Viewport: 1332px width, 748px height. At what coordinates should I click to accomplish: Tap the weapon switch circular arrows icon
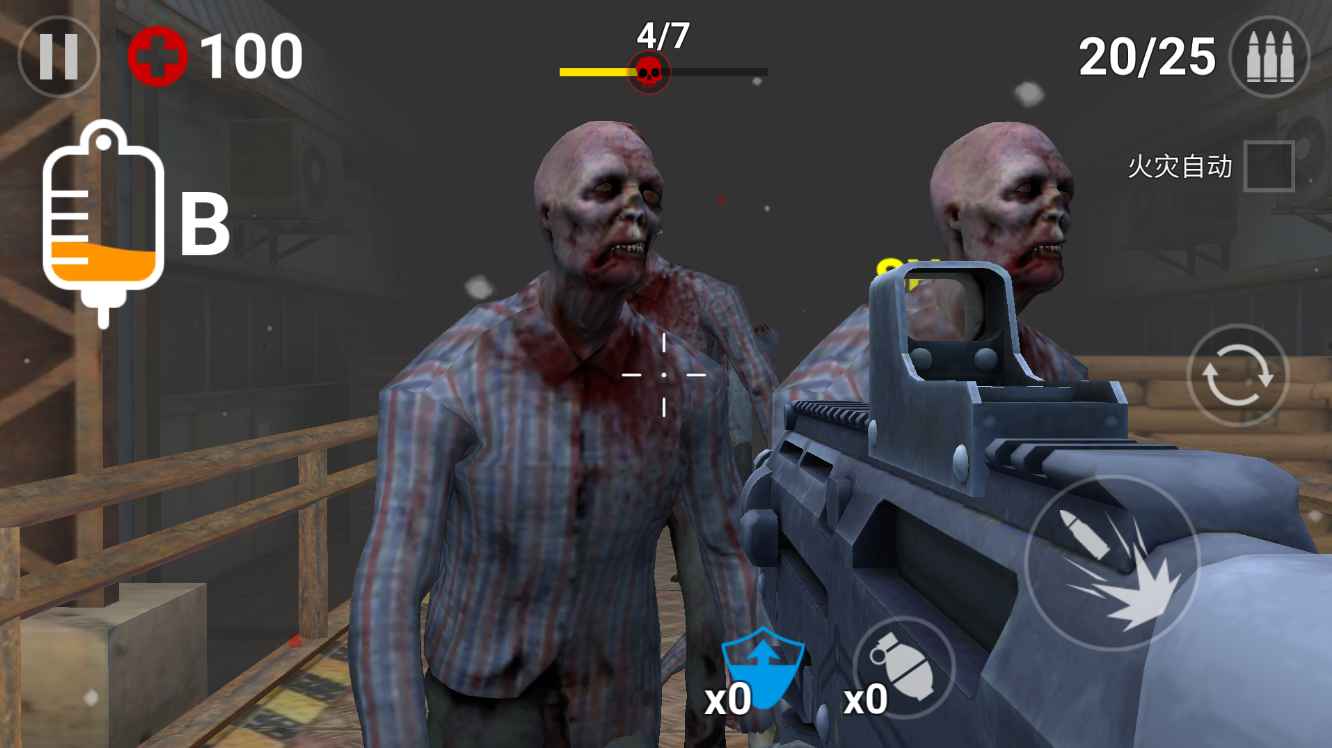1237,375
